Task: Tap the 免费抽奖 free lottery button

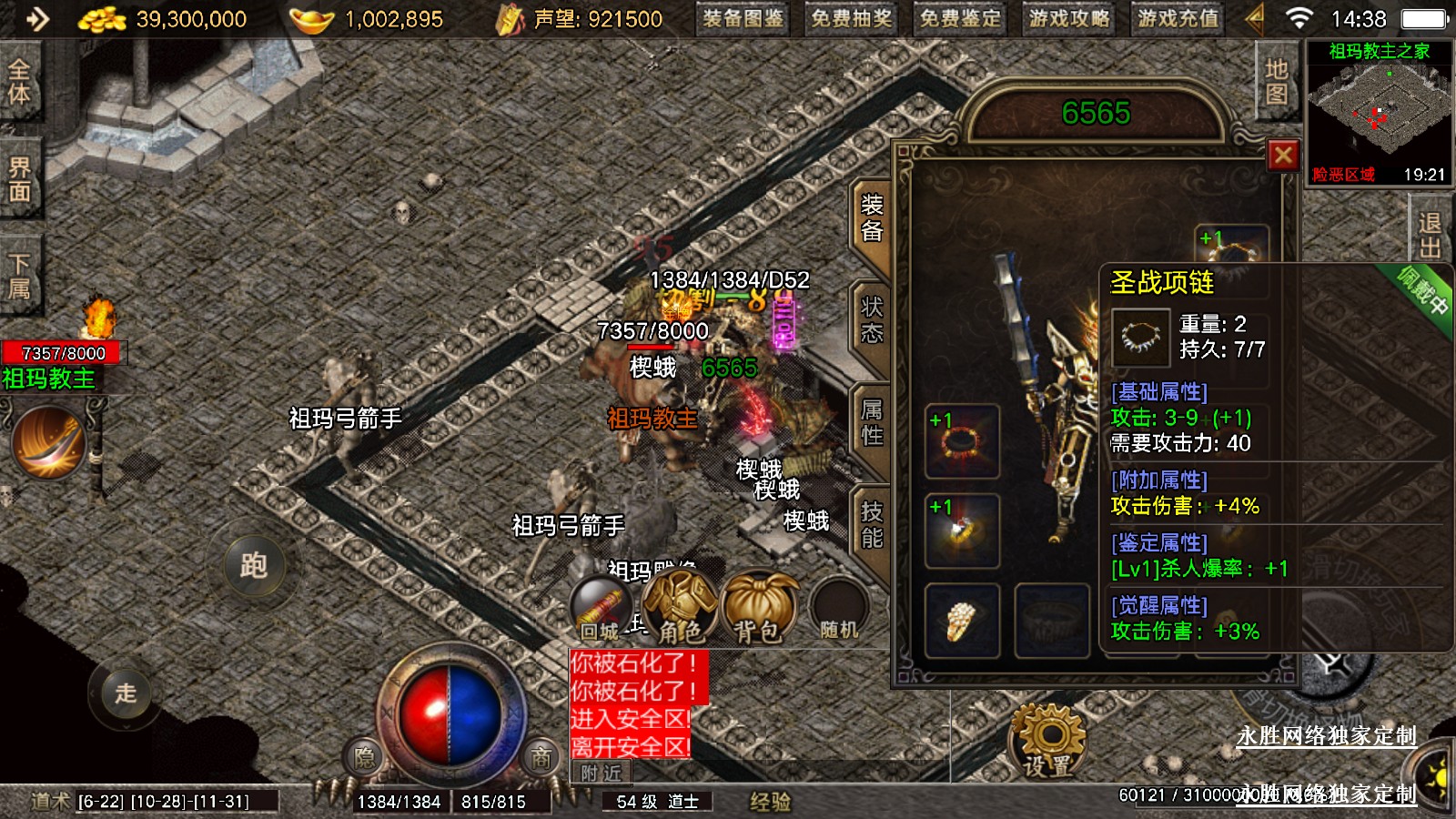Action: (x=852, y=19)
